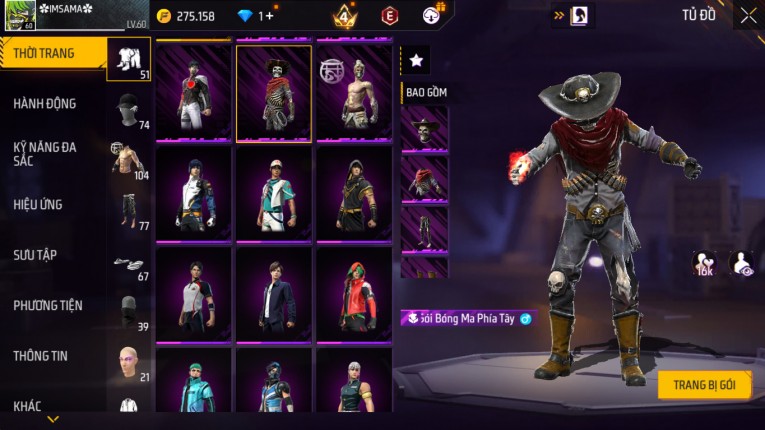
Task: Select the skeleton cowboy outfit thumbnail
Action: pyautogui.click(x=273, y=93)
